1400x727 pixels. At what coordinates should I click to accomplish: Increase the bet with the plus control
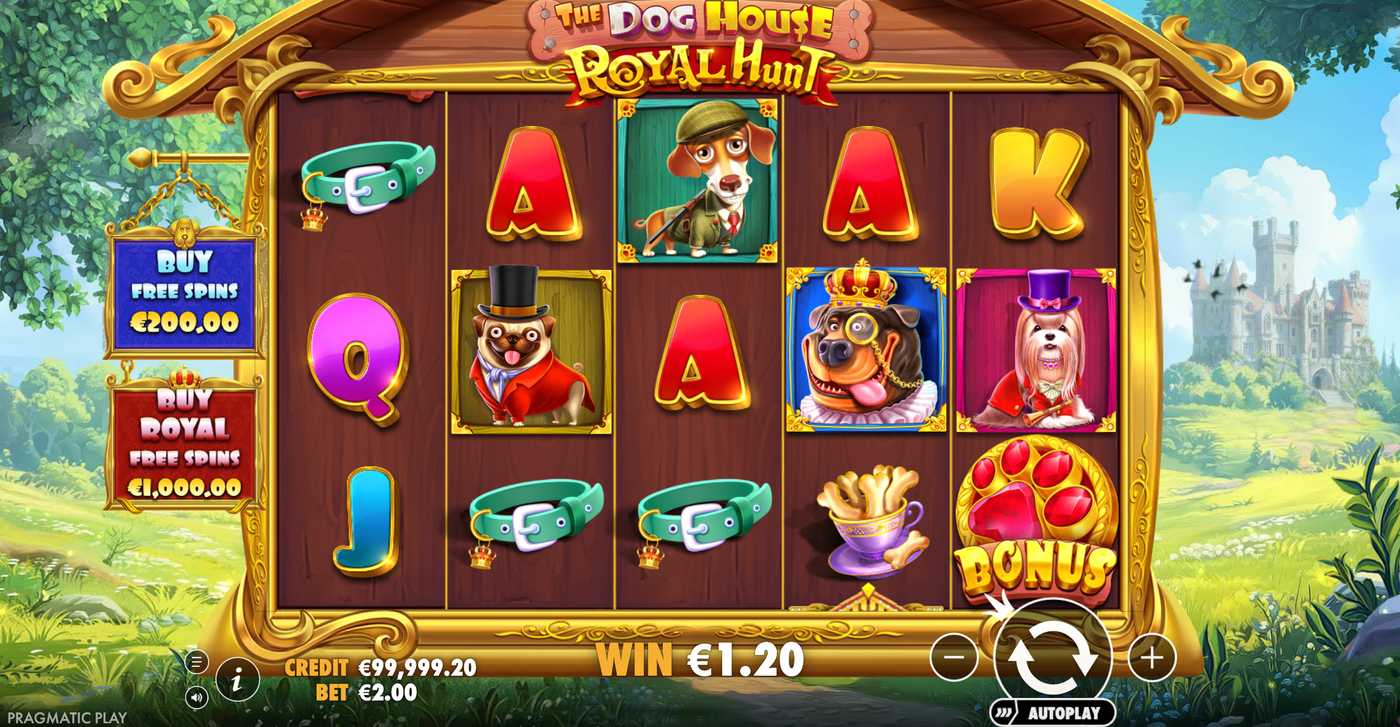(1153, 656)
